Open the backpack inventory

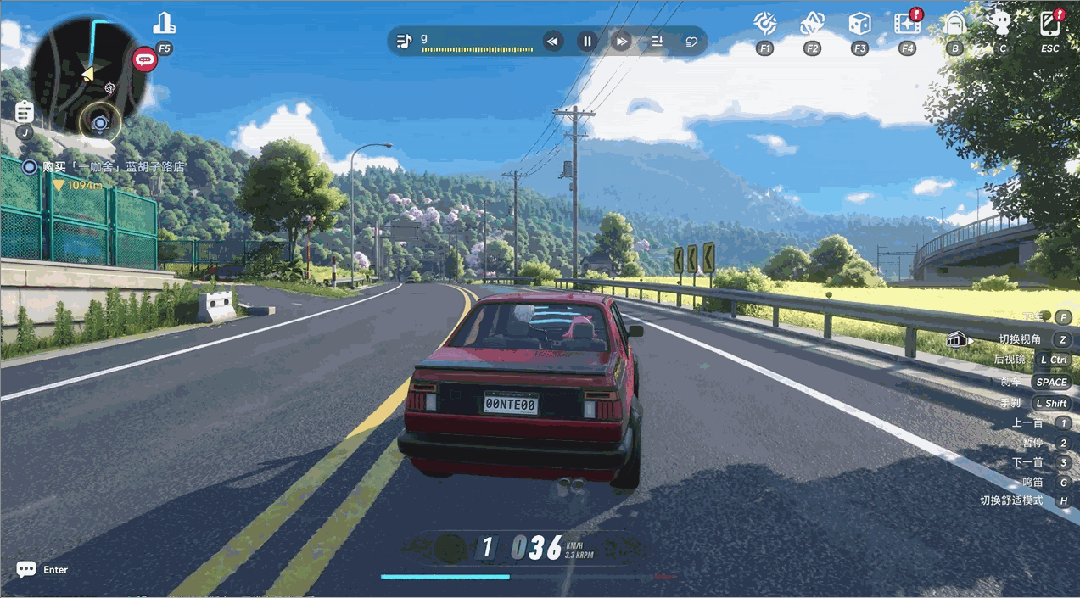(x=955, y=23)
